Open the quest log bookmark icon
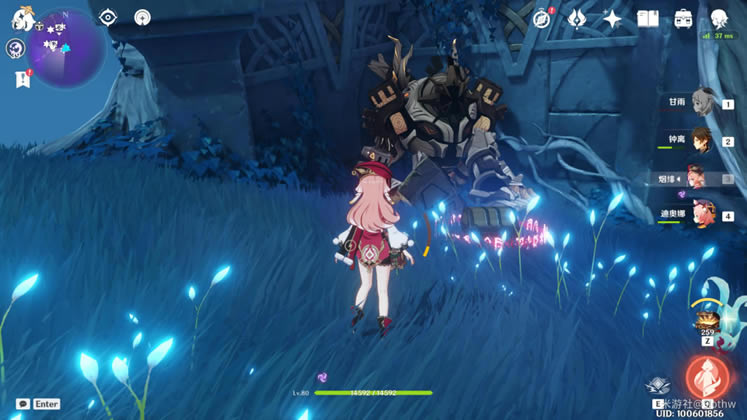The width and height of the screenshot is (747, 420). coord(22,80)
